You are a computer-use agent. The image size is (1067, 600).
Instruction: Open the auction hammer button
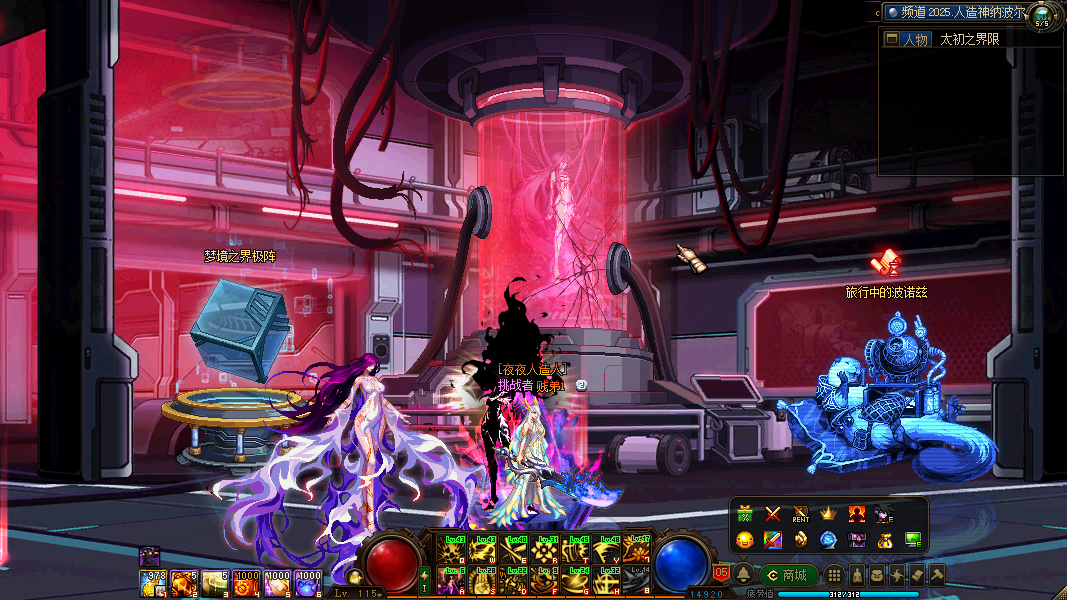pyautogui.click(x=937, y=575)
